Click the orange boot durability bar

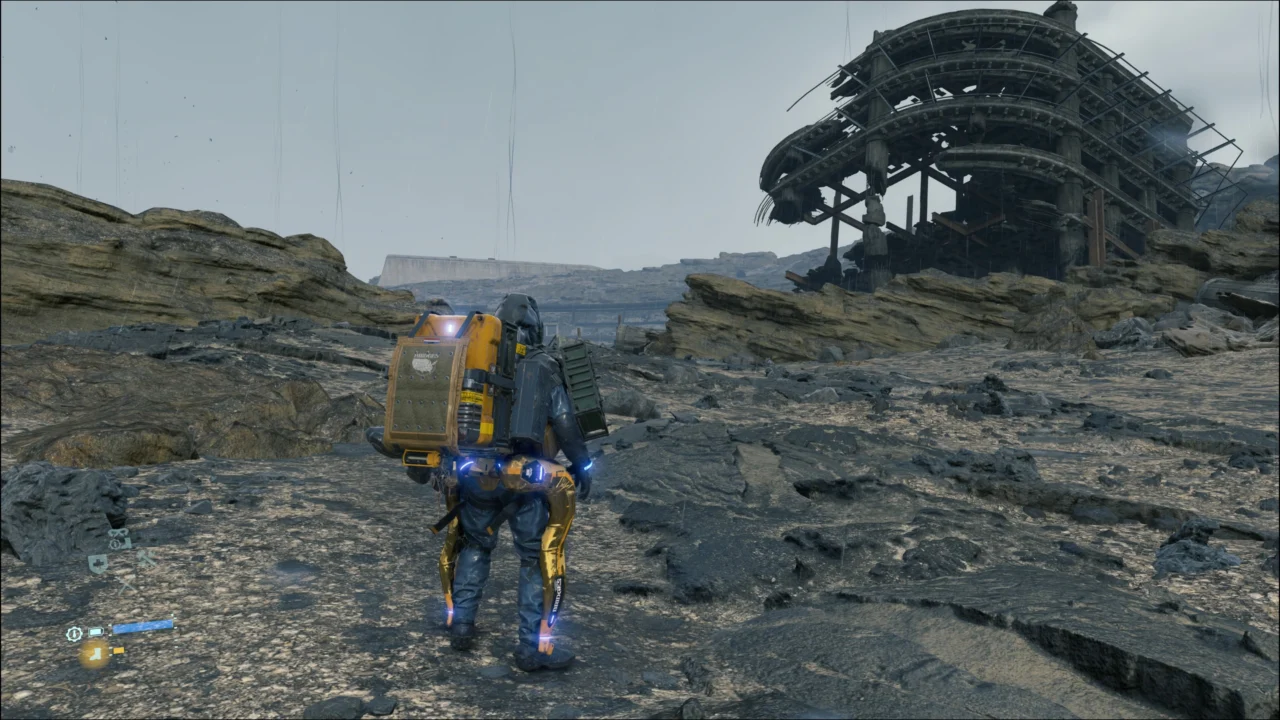click(x=120, y=651)
